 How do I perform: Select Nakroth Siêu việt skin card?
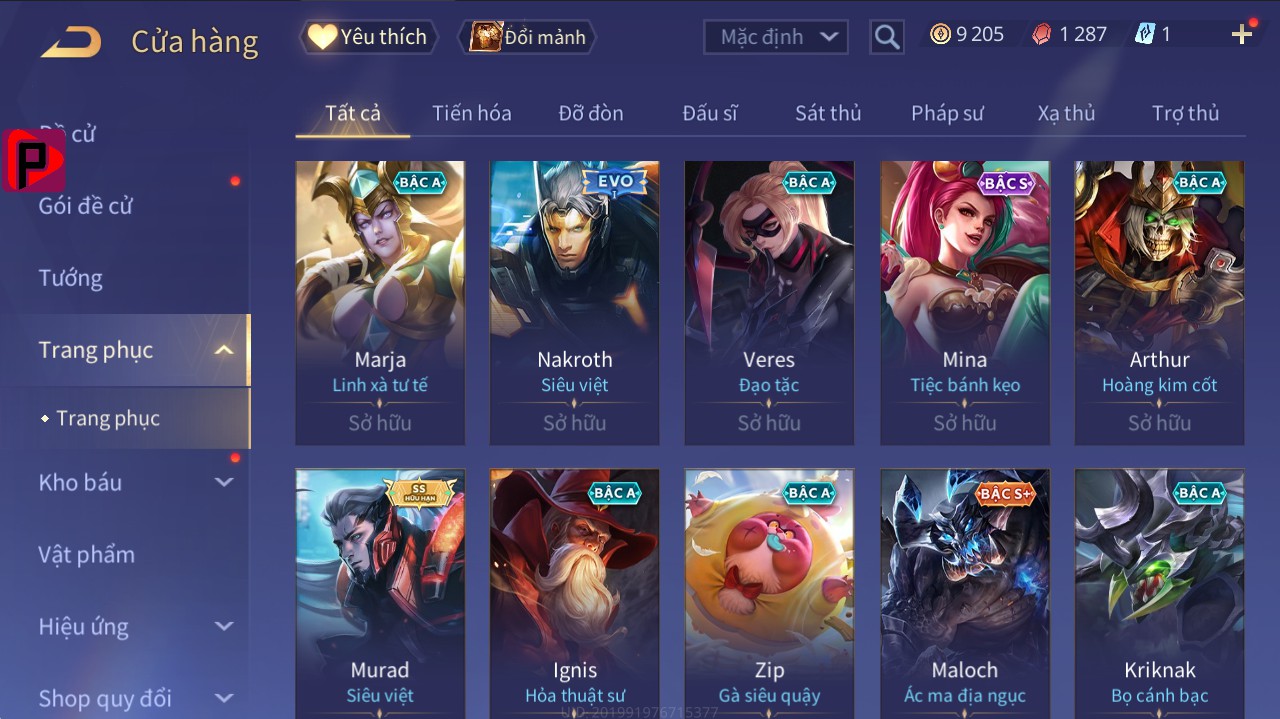pos(574,302)
